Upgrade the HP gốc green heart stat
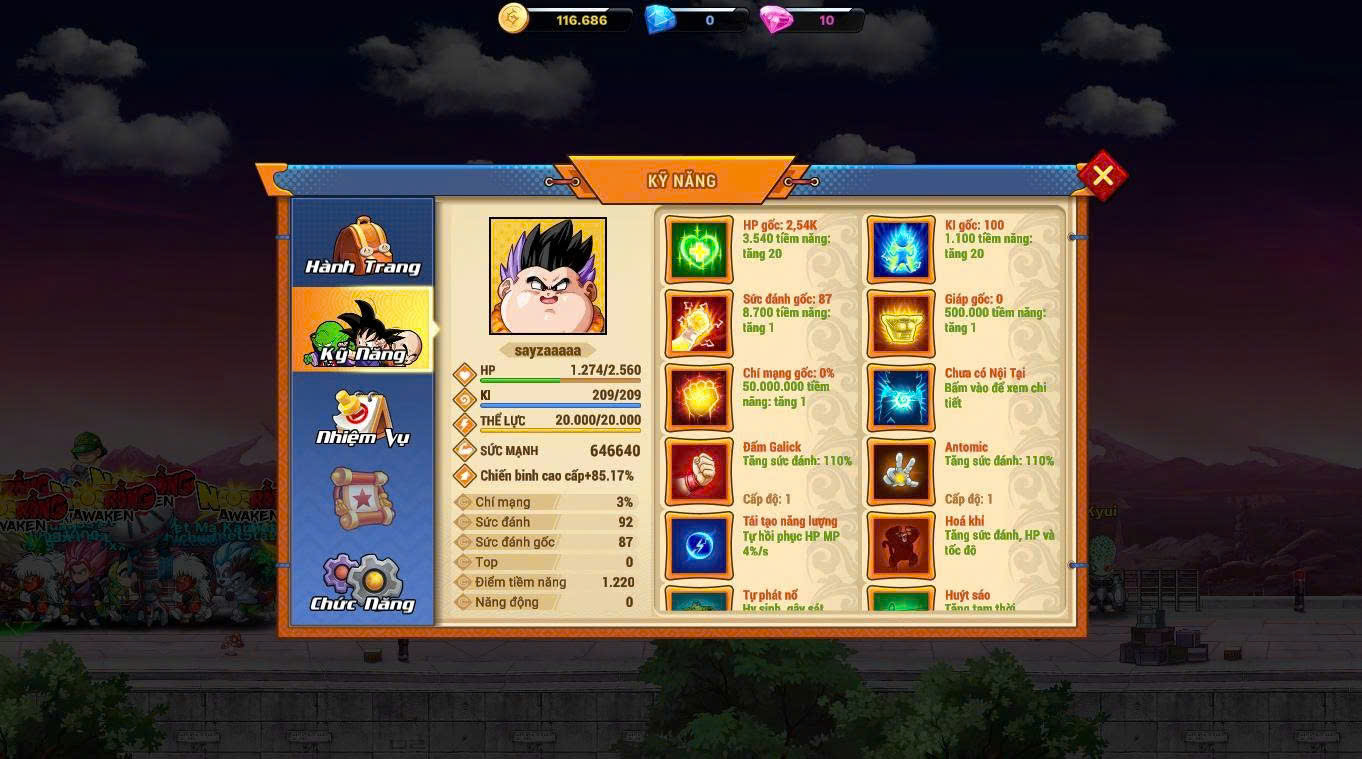Image resolution: width=1362 pixels, height=759 pixels. click(699, 249)
